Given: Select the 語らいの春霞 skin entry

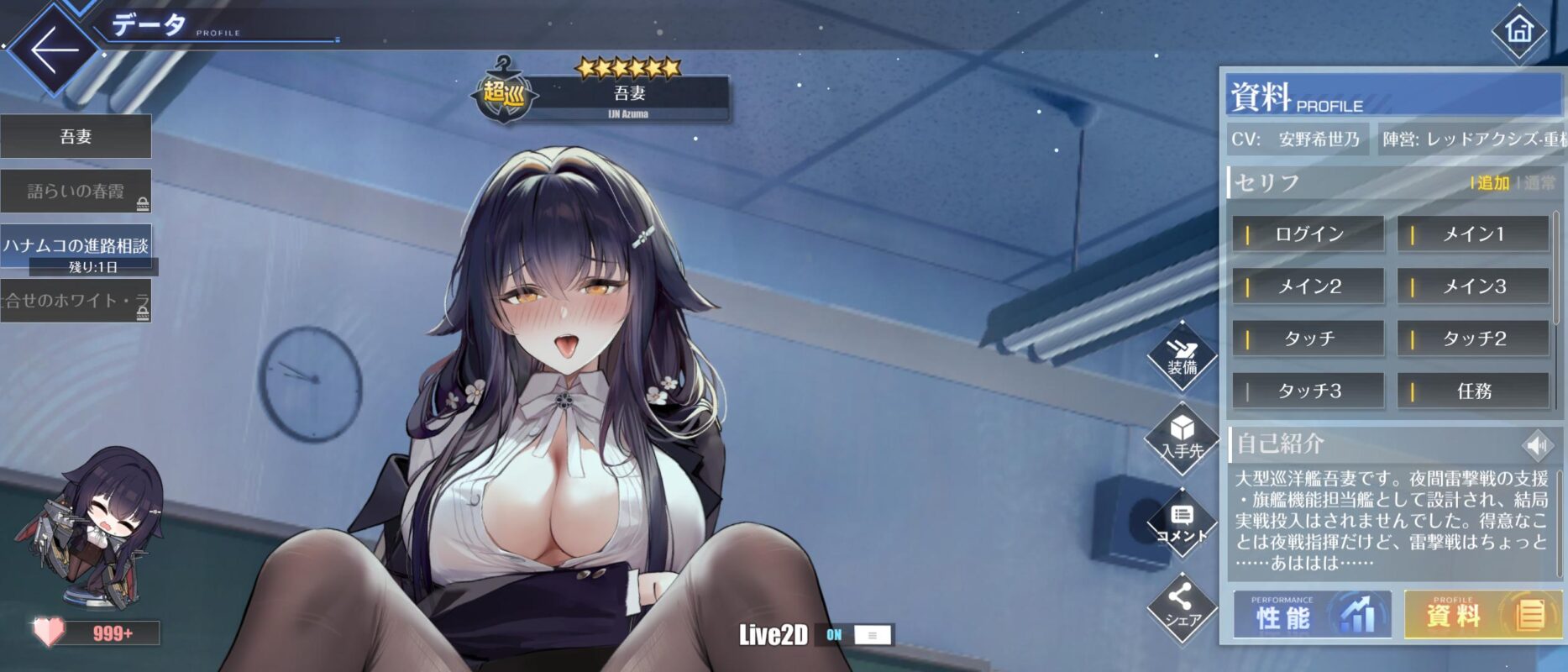Looking at the screenshot, I should click(x=76, y=192).
